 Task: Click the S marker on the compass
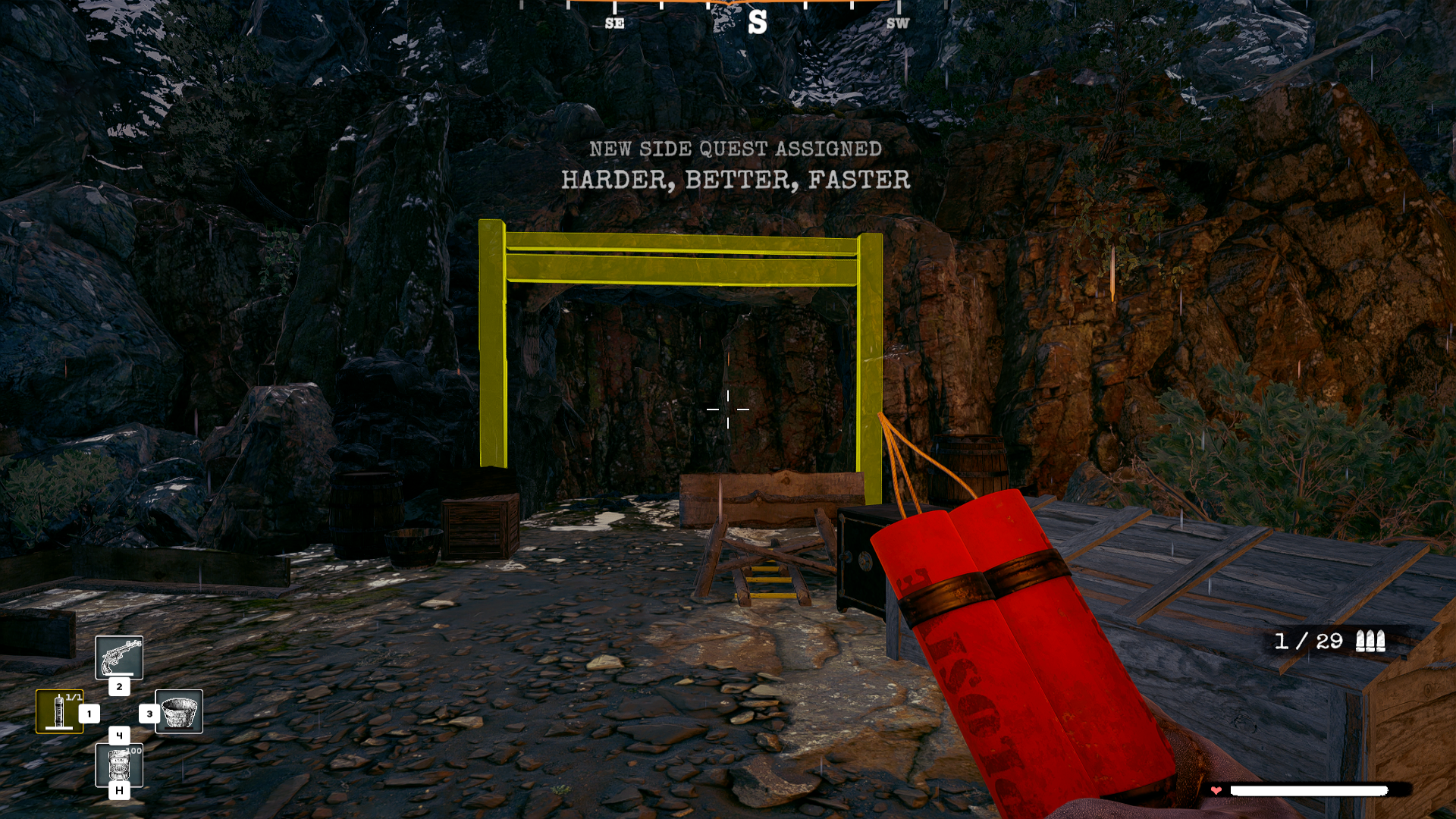point(756,23)
